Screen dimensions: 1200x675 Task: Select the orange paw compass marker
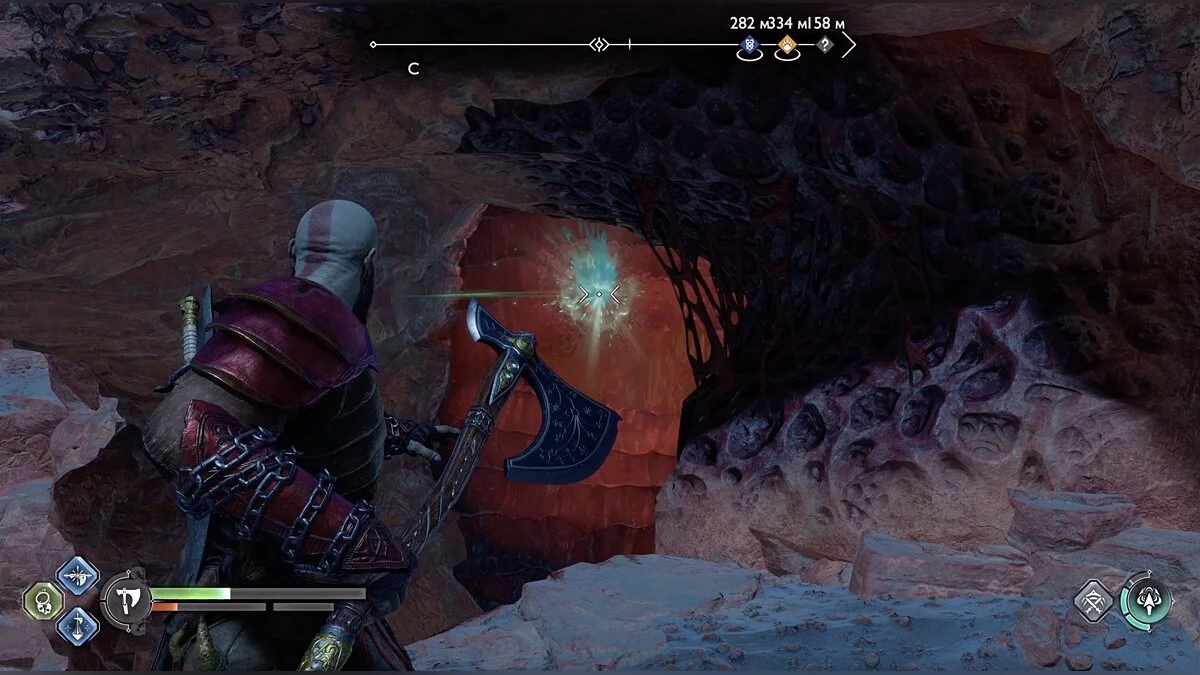(787, 45)
